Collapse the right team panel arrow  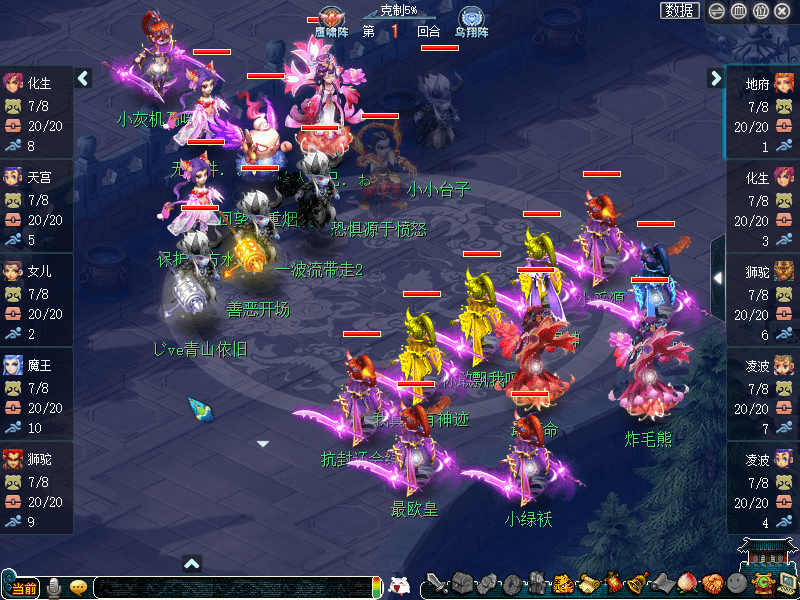[715, 78]
